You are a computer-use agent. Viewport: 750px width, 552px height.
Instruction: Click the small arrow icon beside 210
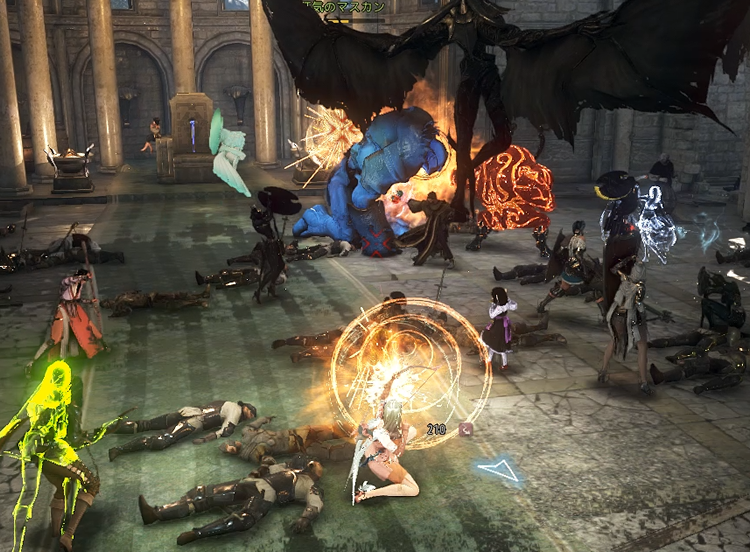(x=466, y=428)
